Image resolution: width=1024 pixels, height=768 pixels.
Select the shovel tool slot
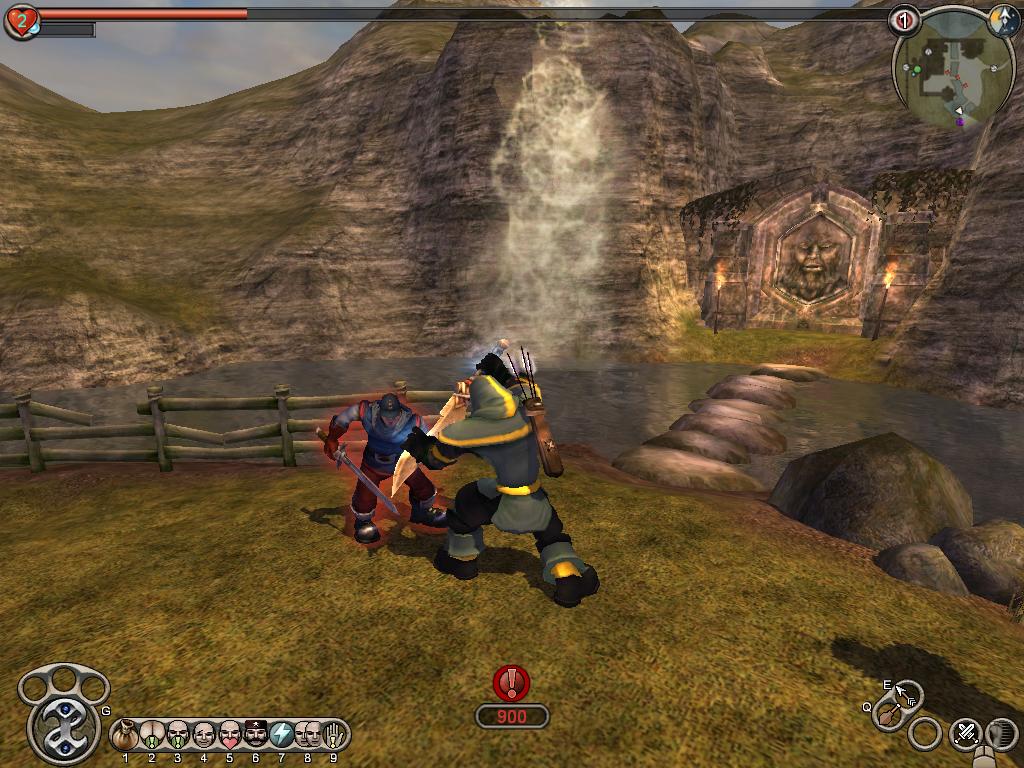point(888,714)
